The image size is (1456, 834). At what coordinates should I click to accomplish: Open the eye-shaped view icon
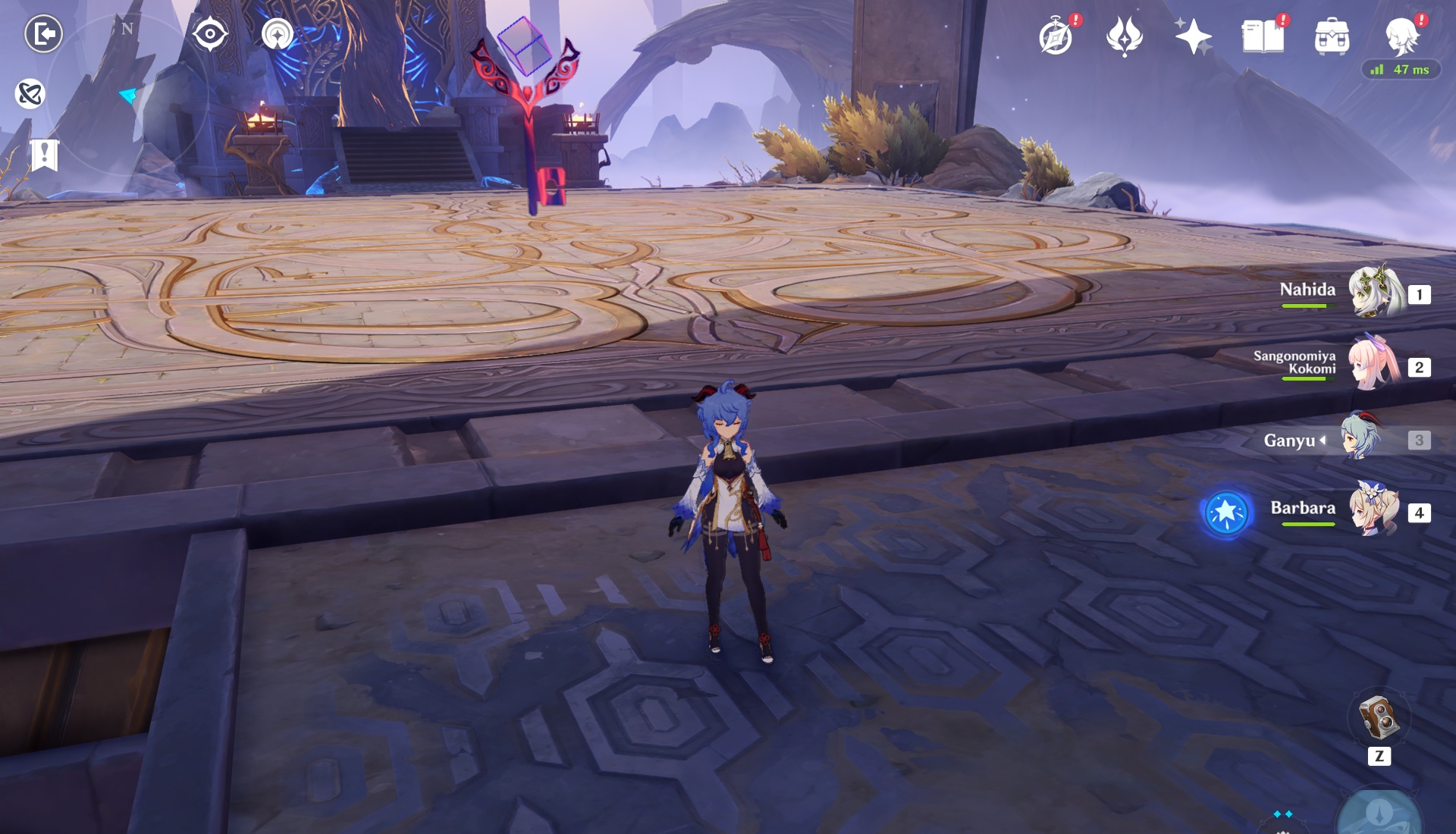pyautogui.click(x=210, y=34)
